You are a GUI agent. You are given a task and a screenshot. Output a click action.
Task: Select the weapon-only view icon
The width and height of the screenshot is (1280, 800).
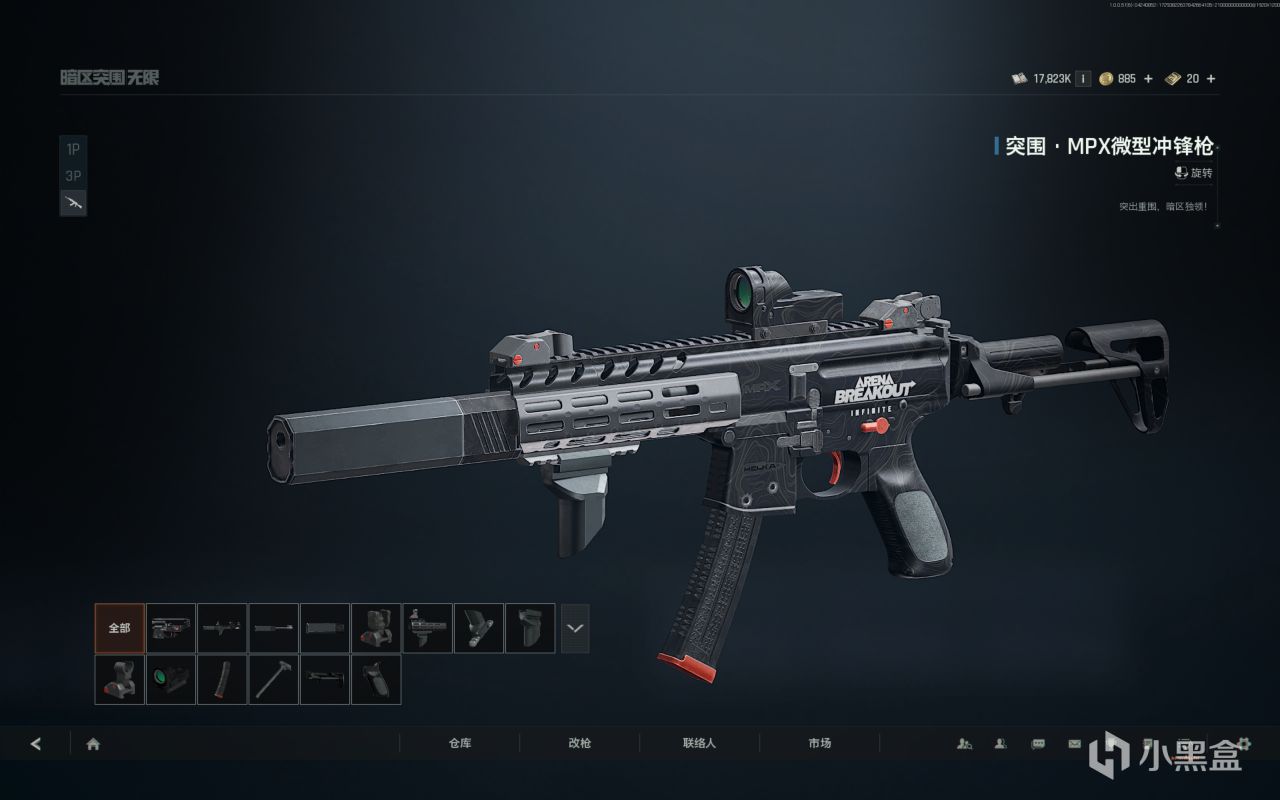73,203
